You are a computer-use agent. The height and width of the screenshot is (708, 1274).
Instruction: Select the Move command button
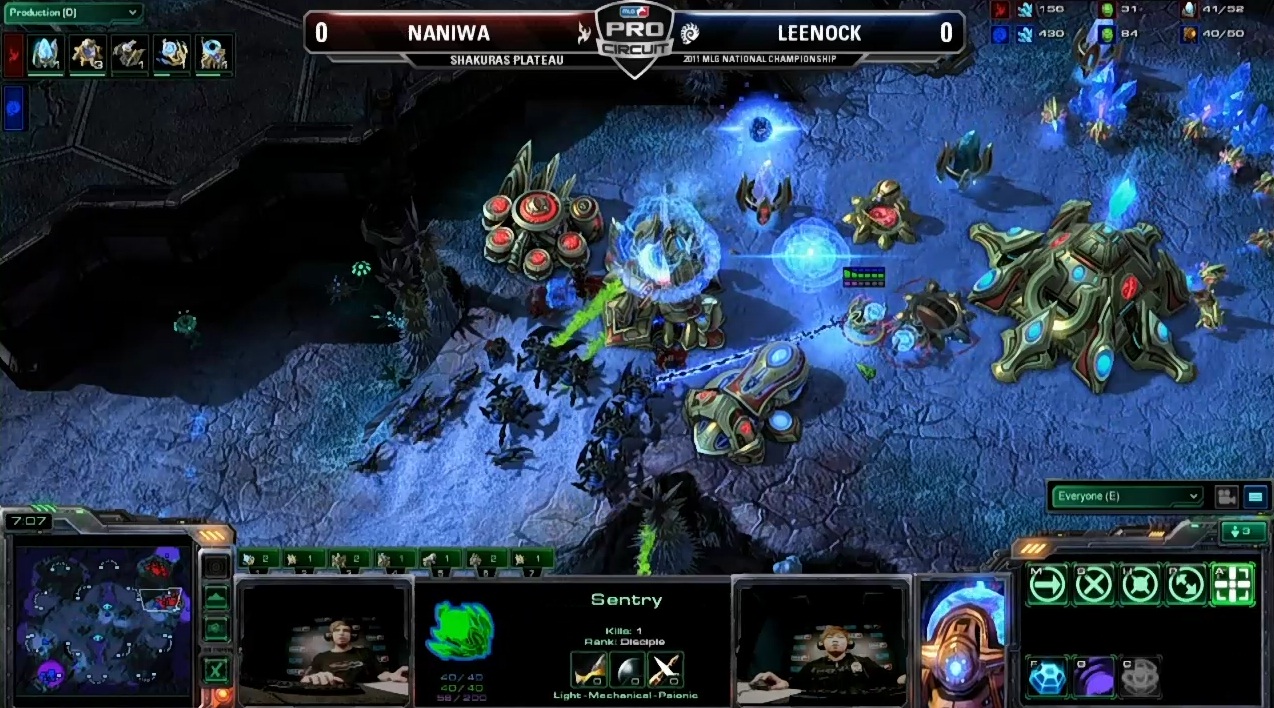[x=1047, y=584]
